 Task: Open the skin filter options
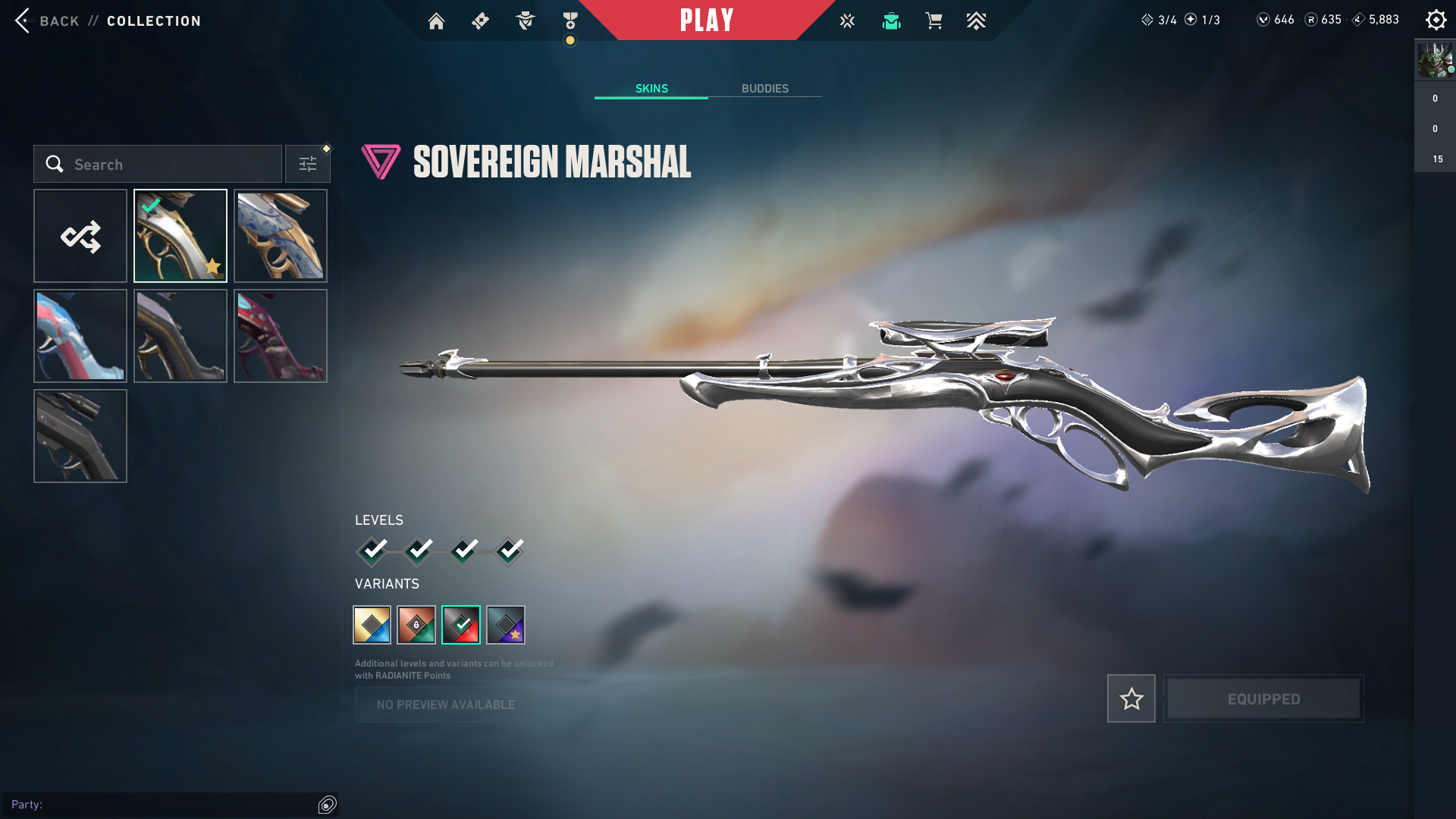click(308, 164)
